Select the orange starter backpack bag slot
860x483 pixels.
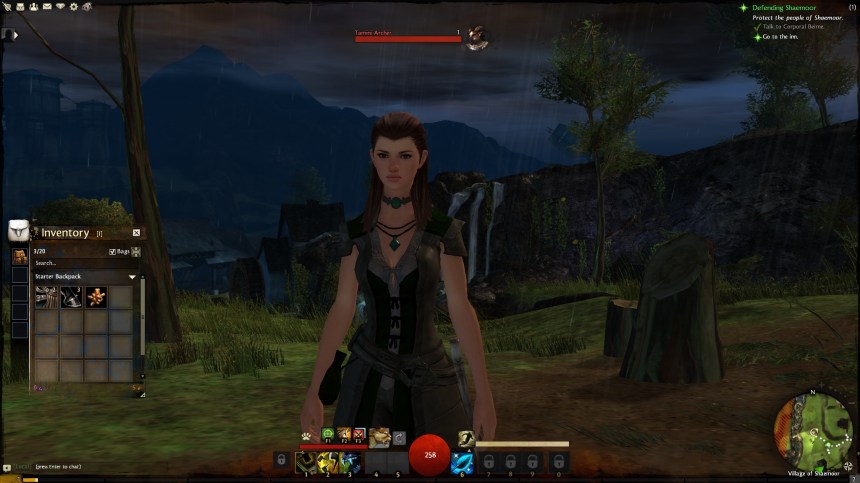pyautogui.click(x=19, y=256)
